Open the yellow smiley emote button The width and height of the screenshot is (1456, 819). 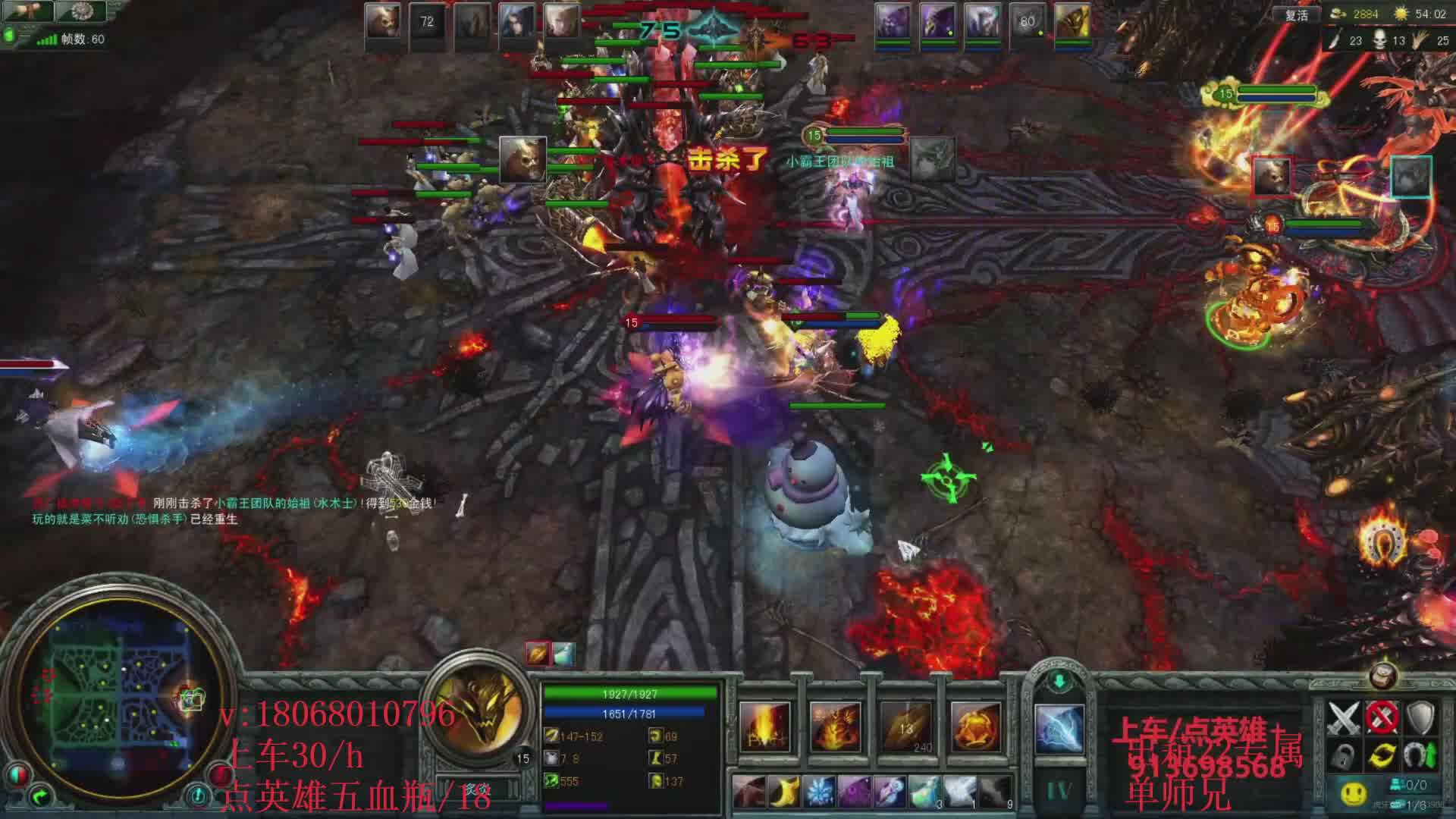click(1354, 793)
